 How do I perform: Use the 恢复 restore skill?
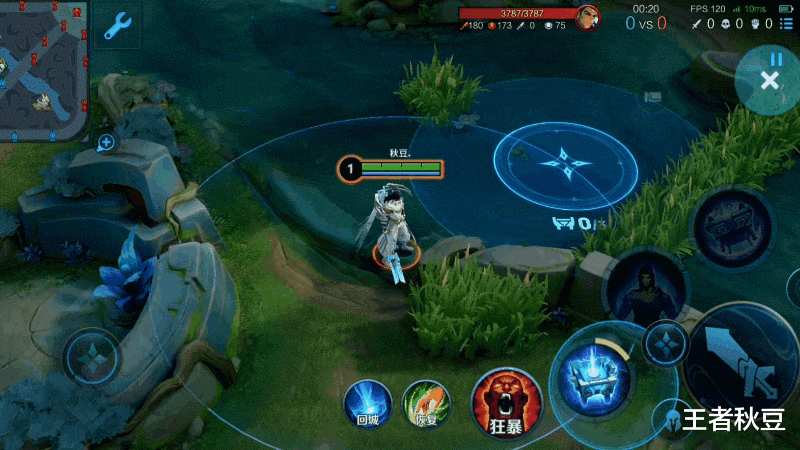(x=426, y=405)
